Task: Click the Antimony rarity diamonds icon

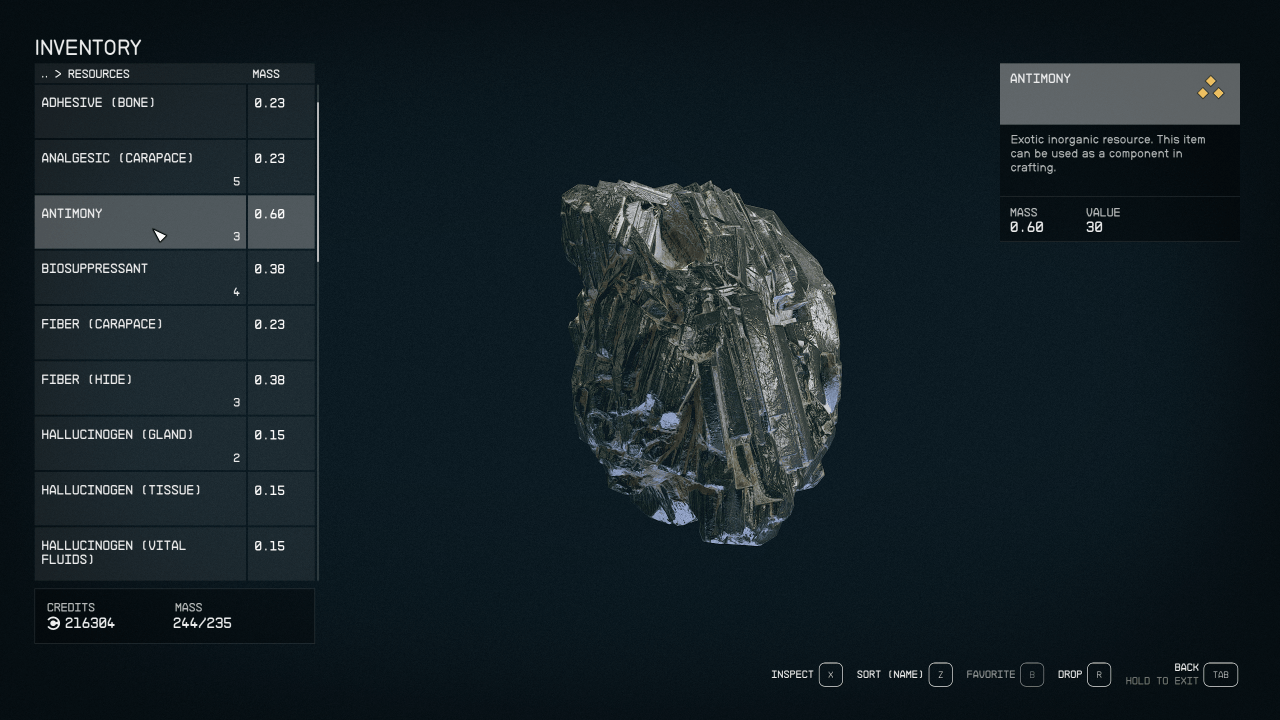Action: (1210, 89)
